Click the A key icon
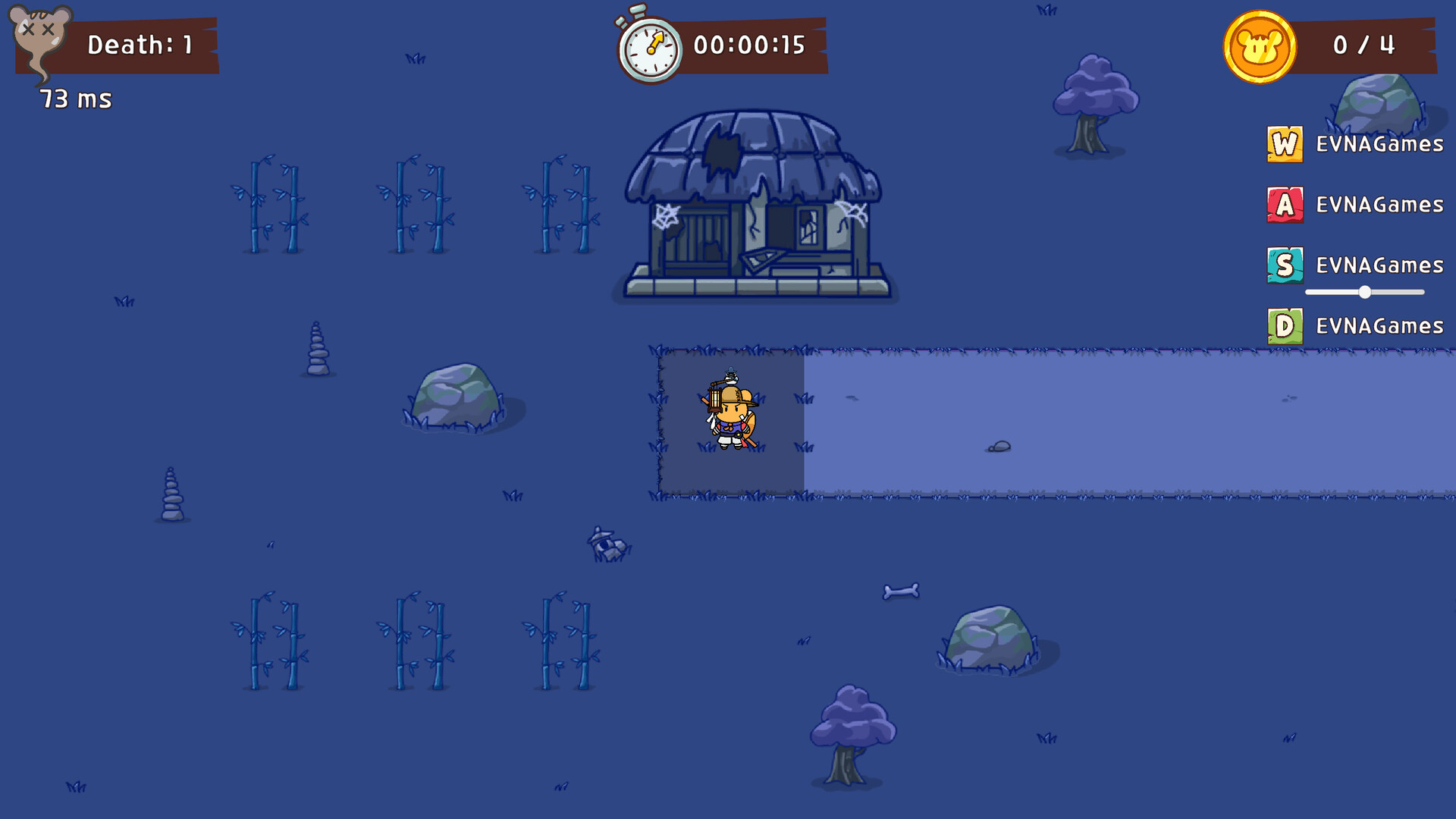 click(1284, 204)
